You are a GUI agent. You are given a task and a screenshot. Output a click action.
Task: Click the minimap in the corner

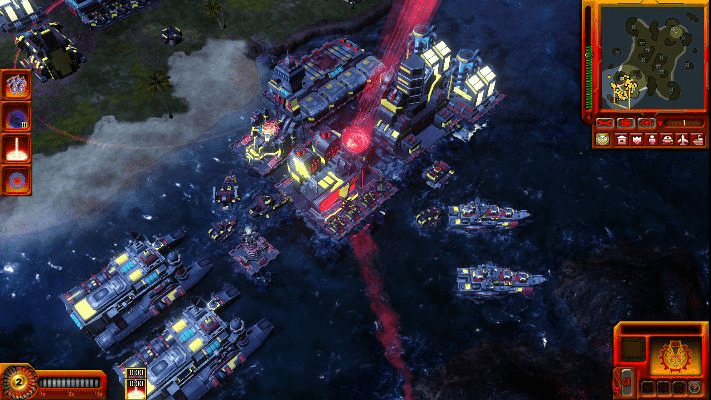(649, 57)
